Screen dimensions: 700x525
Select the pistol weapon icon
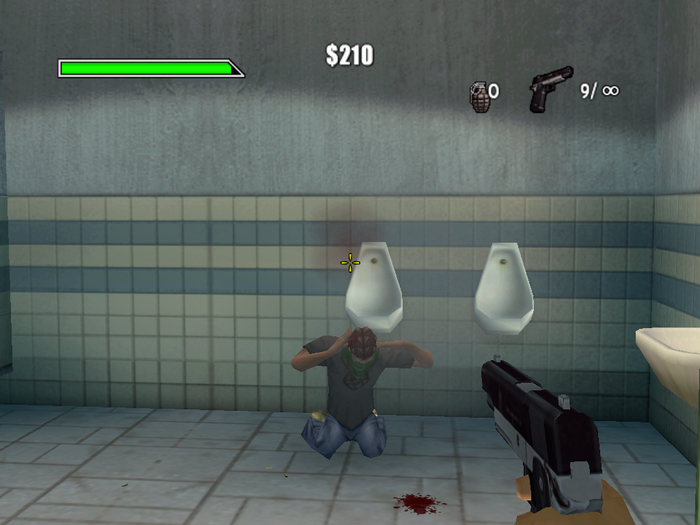tap(550, 89)
